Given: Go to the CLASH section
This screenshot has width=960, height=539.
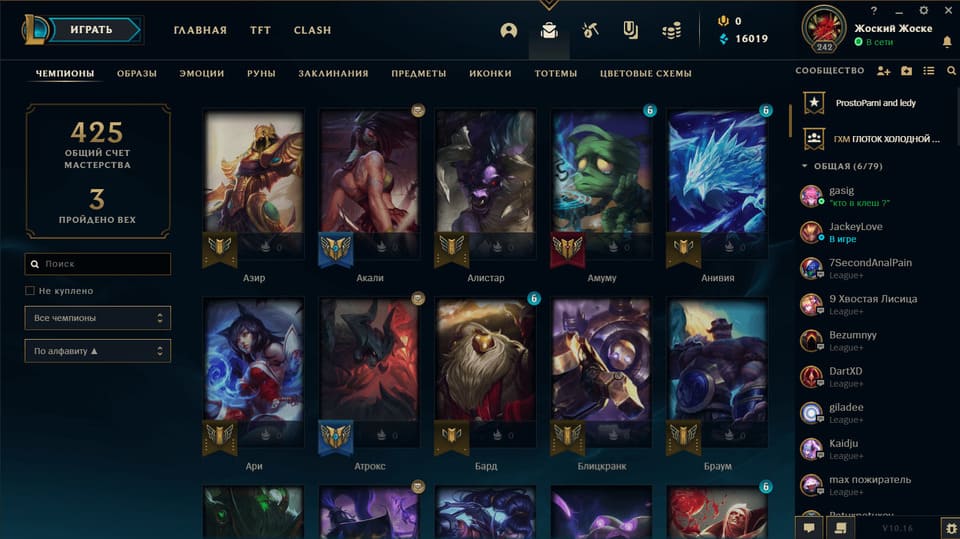Looking at the screenshot, I should (312, 30).
